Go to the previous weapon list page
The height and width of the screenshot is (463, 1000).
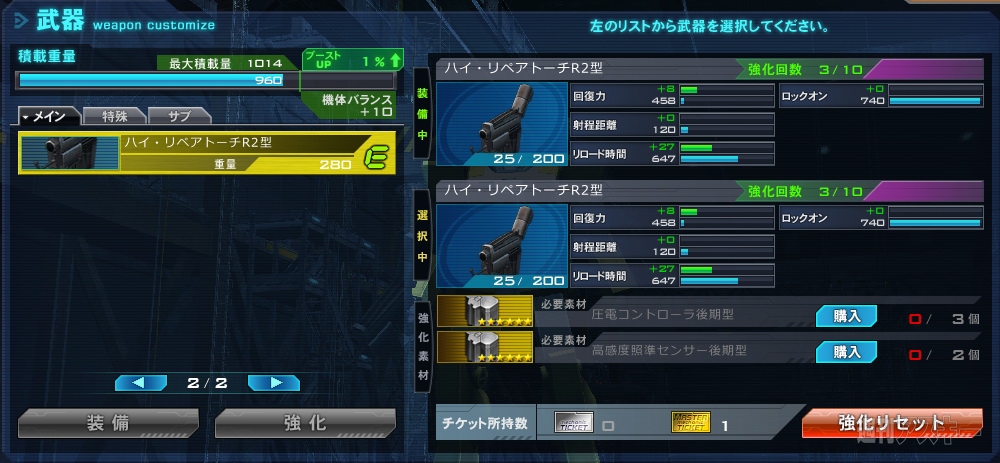[x=141, y=382]
